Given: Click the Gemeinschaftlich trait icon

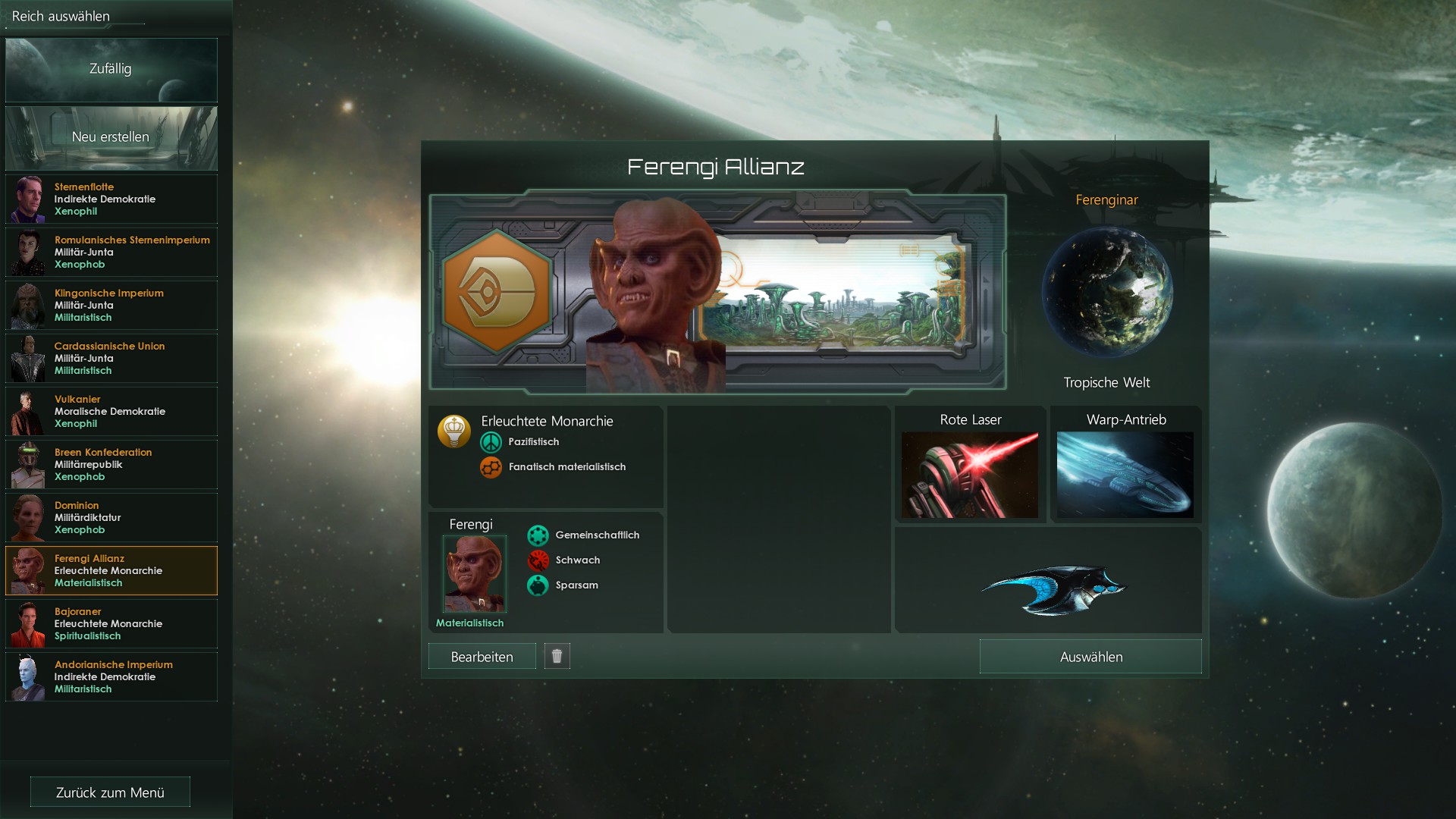Looking at the screenshot, I should click(x=539, y=535).
